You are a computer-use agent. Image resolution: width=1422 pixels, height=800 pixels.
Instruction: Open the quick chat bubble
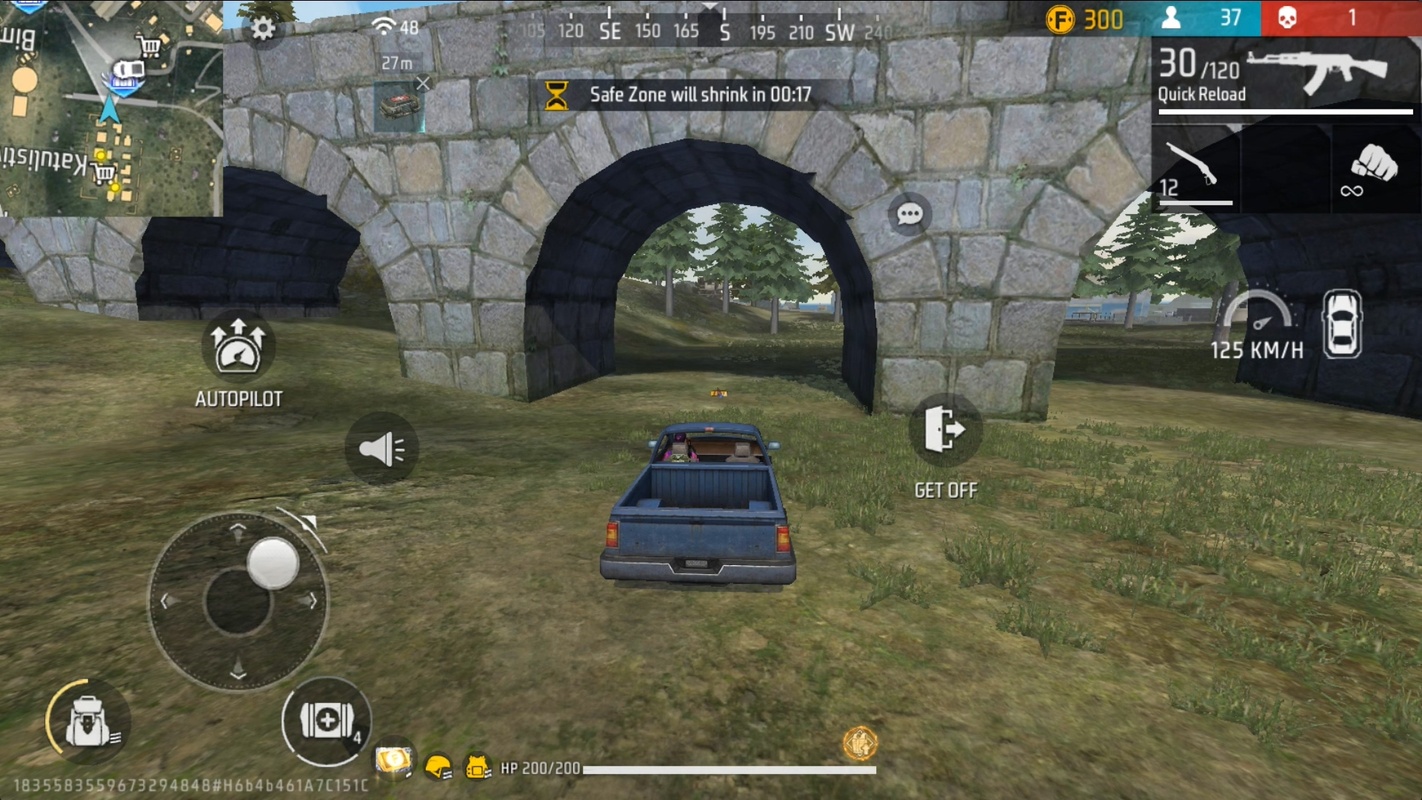909,215
